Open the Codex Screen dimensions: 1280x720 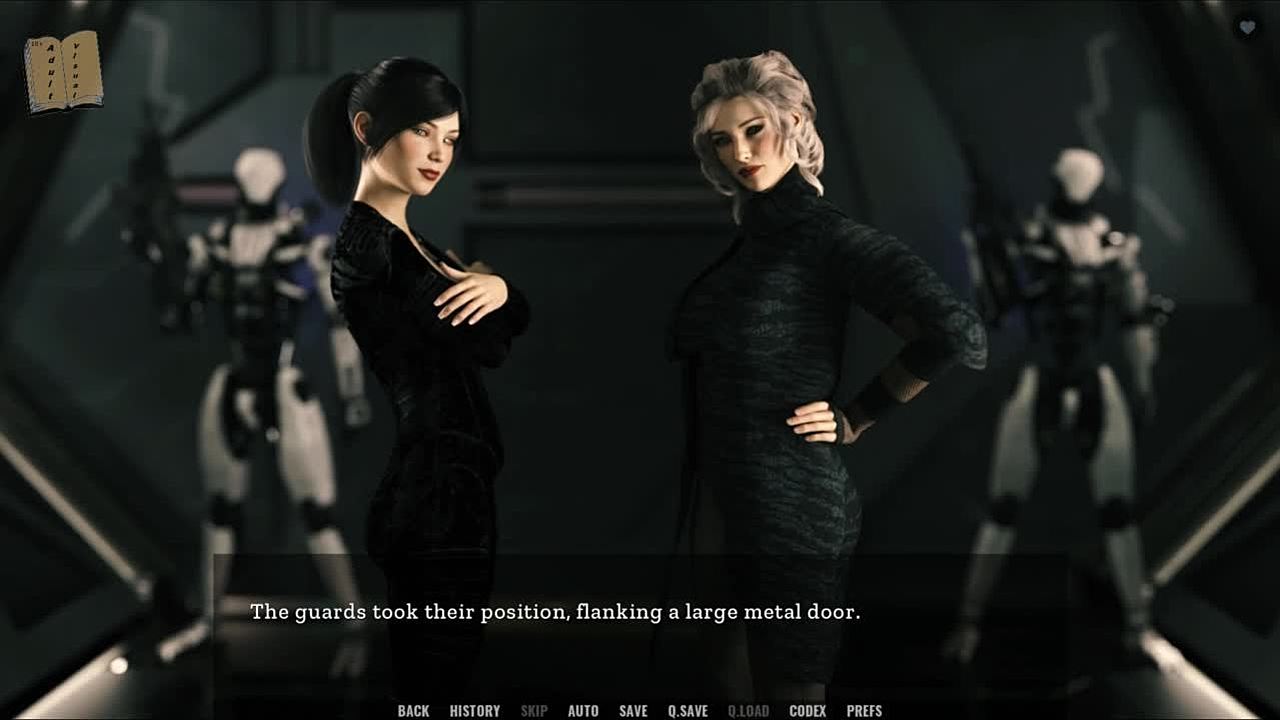(x=807, y=711)
